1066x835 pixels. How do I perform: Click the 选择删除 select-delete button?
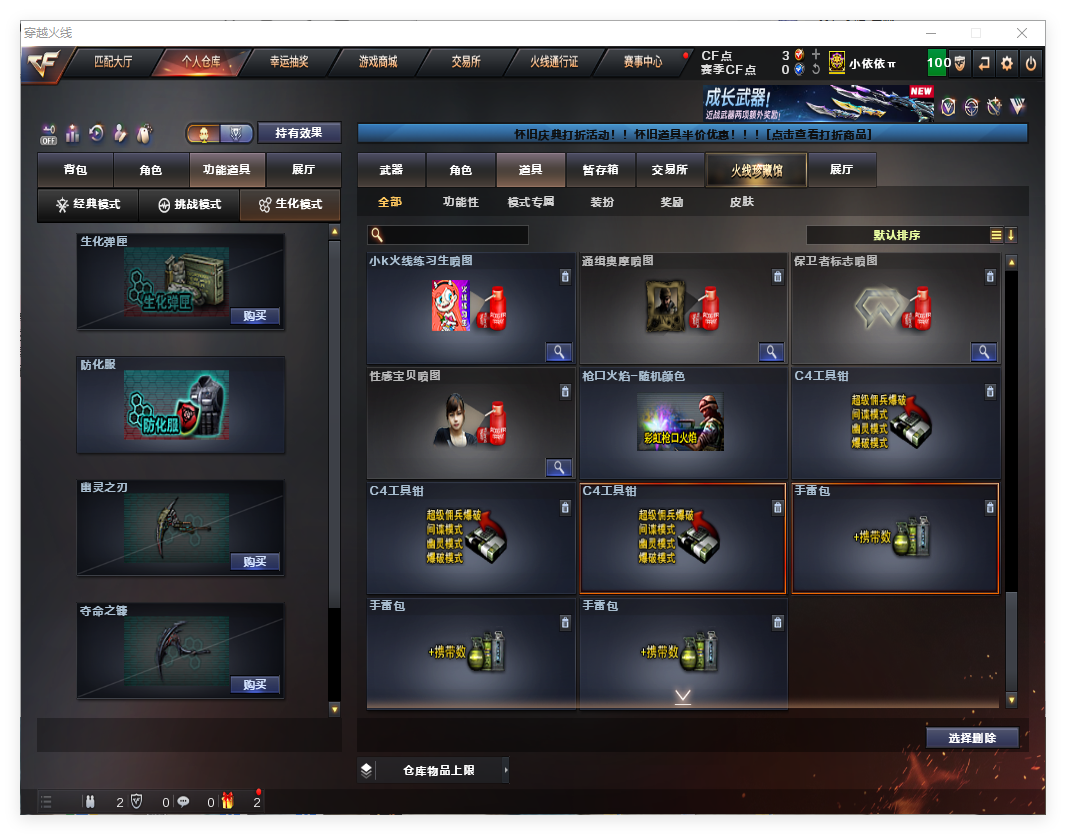point(971,738)
